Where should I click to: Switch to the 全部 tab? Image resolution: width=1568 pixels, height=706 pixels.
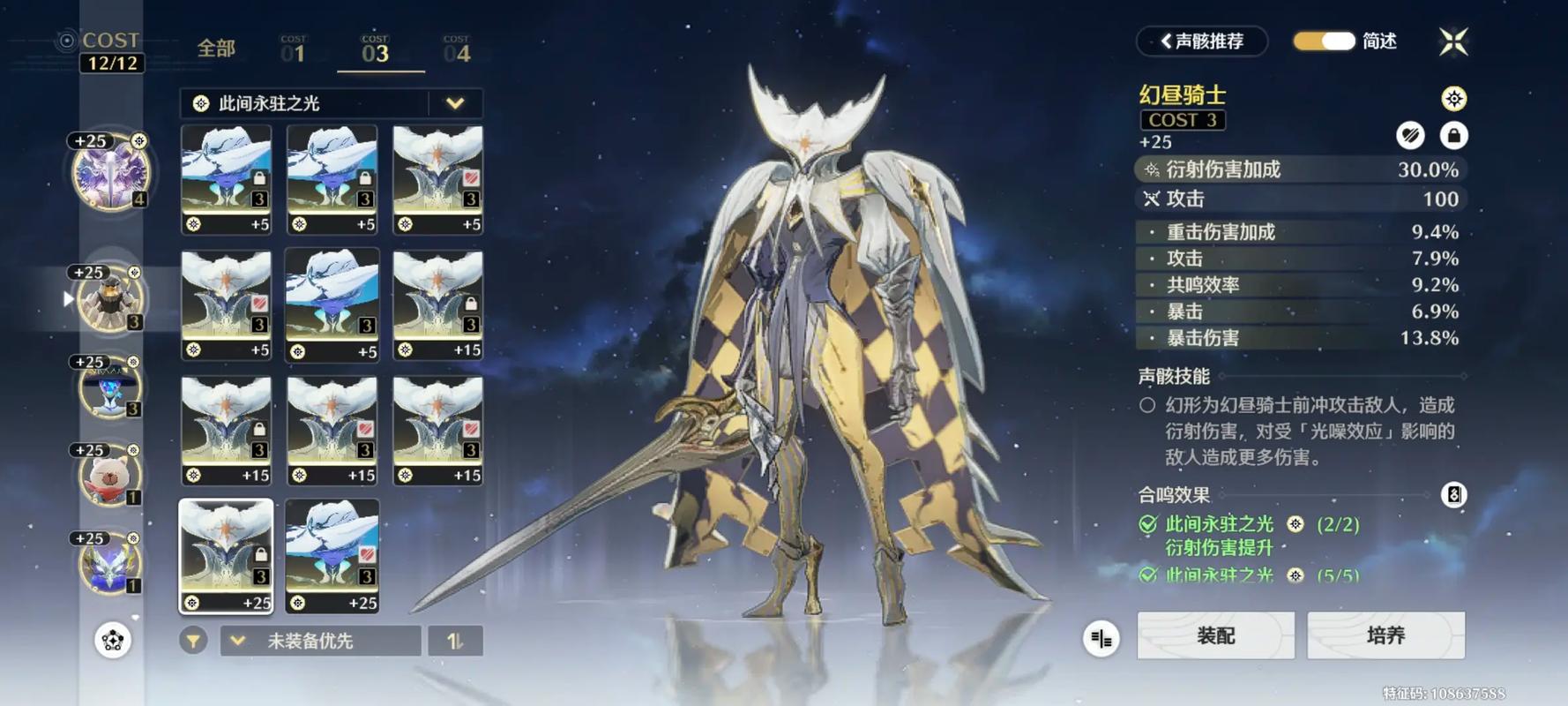point(216,49)
